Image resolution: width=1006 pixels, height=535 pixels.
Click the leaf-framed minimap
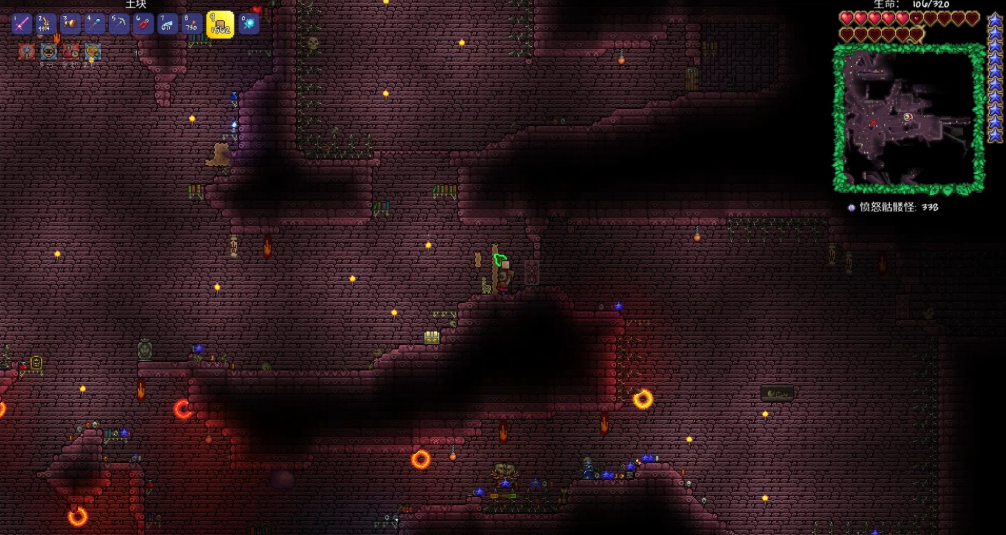(908, 118)
